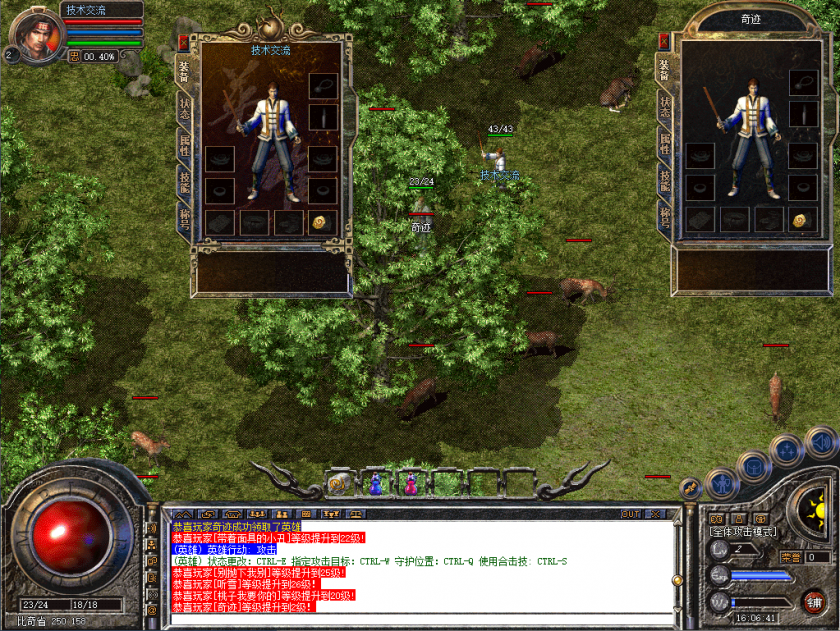Select gold medal slot in 技术交流 equipment
Image resolution: width=840 pixels, height=631 pixels.
coord(321,222)
